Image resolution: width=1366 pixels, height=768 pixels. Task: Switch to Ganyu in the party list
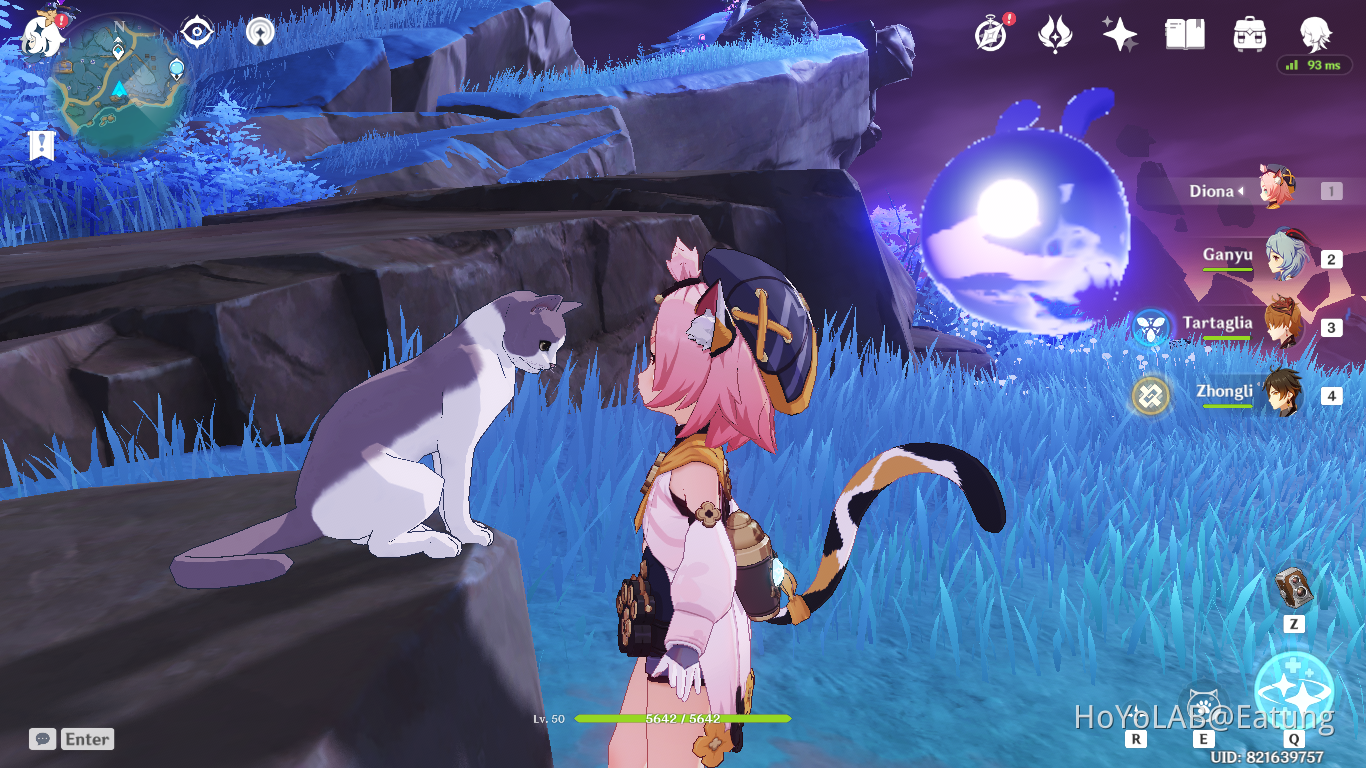click(1290, 258)
